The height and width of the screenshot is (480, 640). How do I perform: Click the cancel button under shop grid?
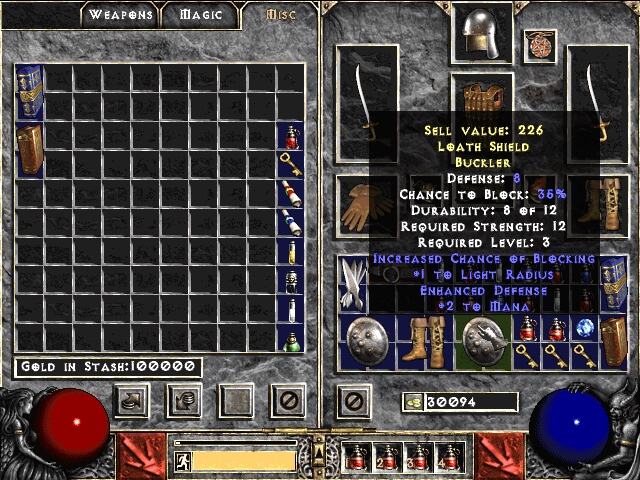point(290,402)
